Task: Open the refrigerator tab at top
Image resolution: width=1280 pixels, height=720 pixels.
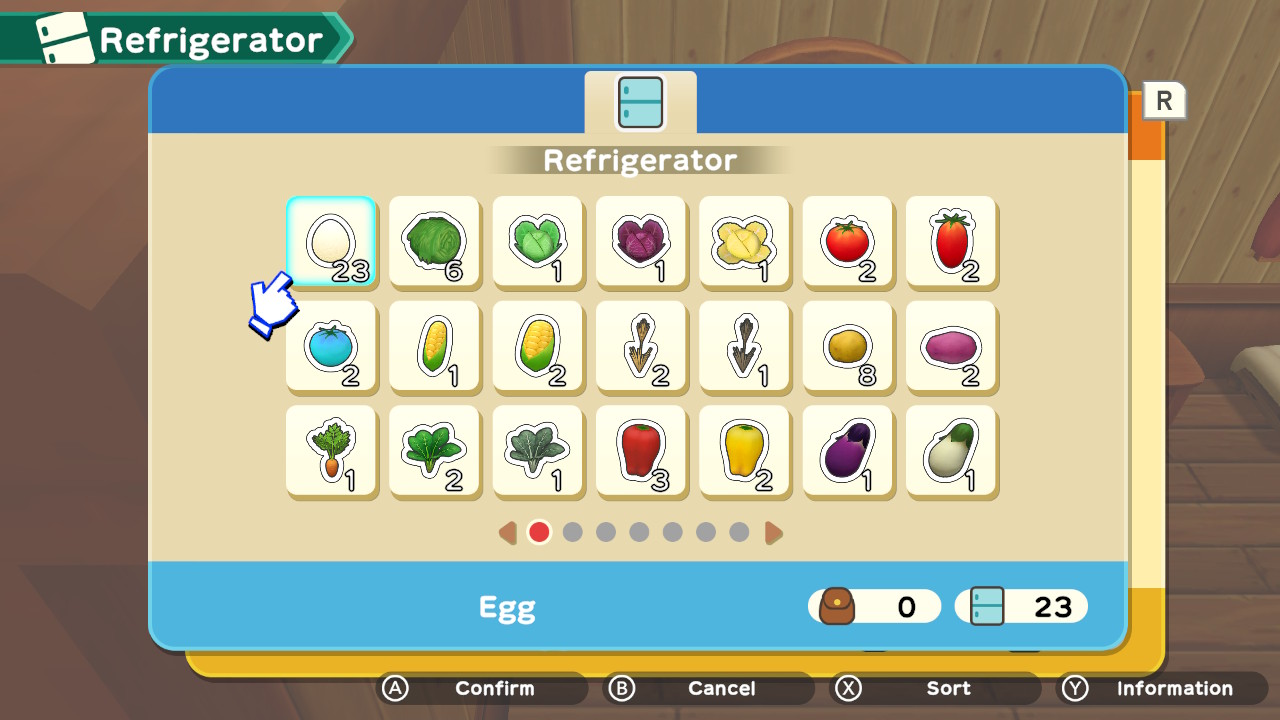Action: click(640, 103)
